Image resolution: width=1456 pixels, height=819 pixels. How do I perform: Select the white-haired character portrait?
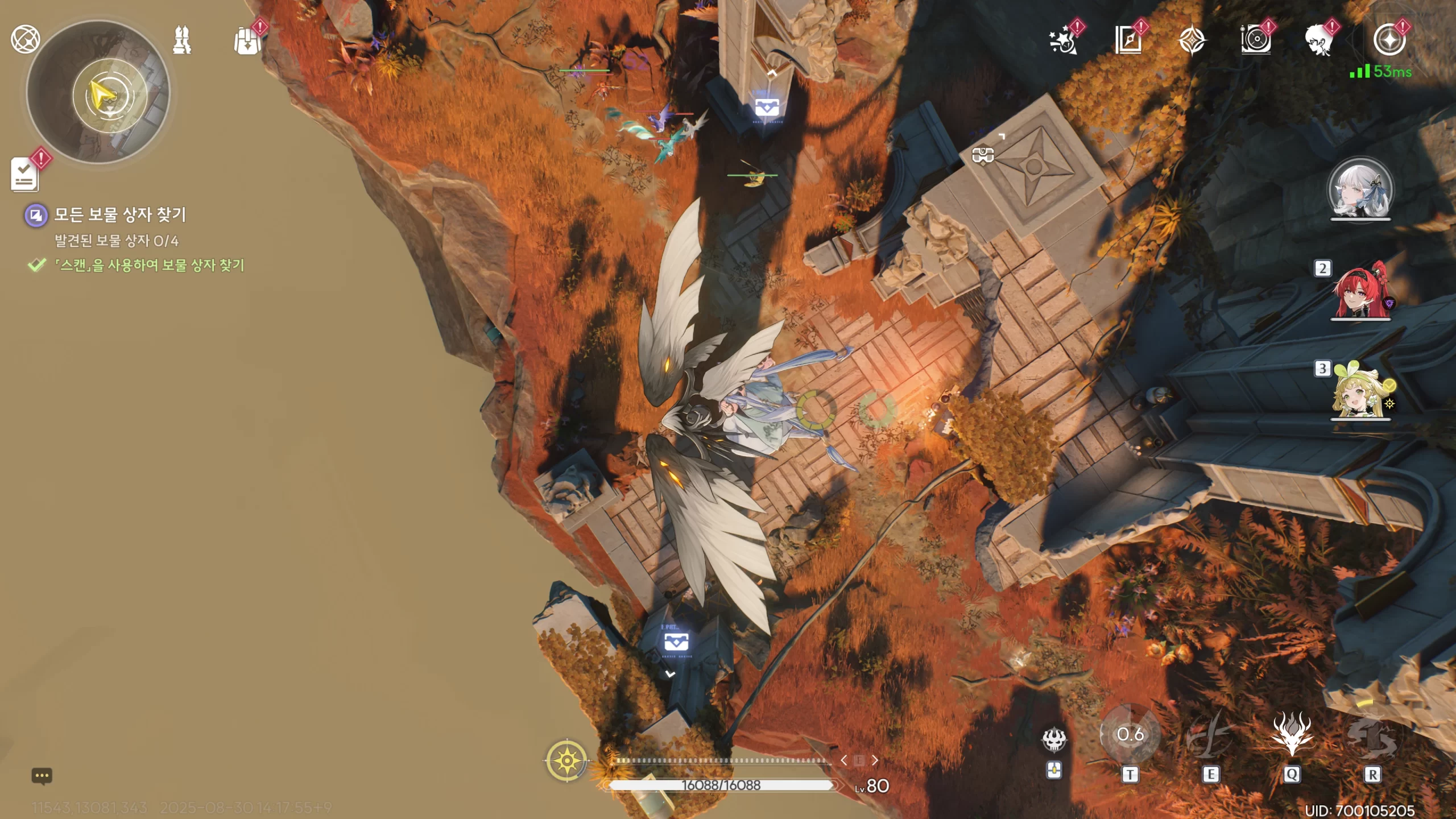pyautogui.click(x=1360, y=189)
